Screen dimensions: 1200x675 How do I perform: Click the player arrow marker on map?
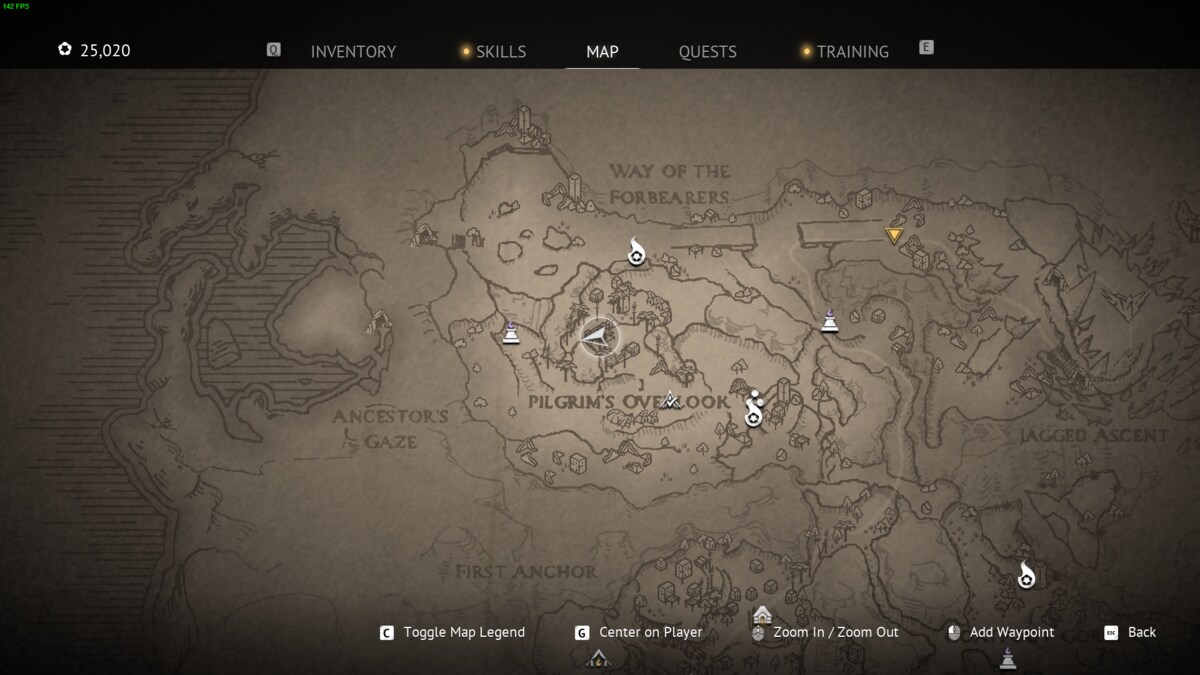[x=597, y=338]
